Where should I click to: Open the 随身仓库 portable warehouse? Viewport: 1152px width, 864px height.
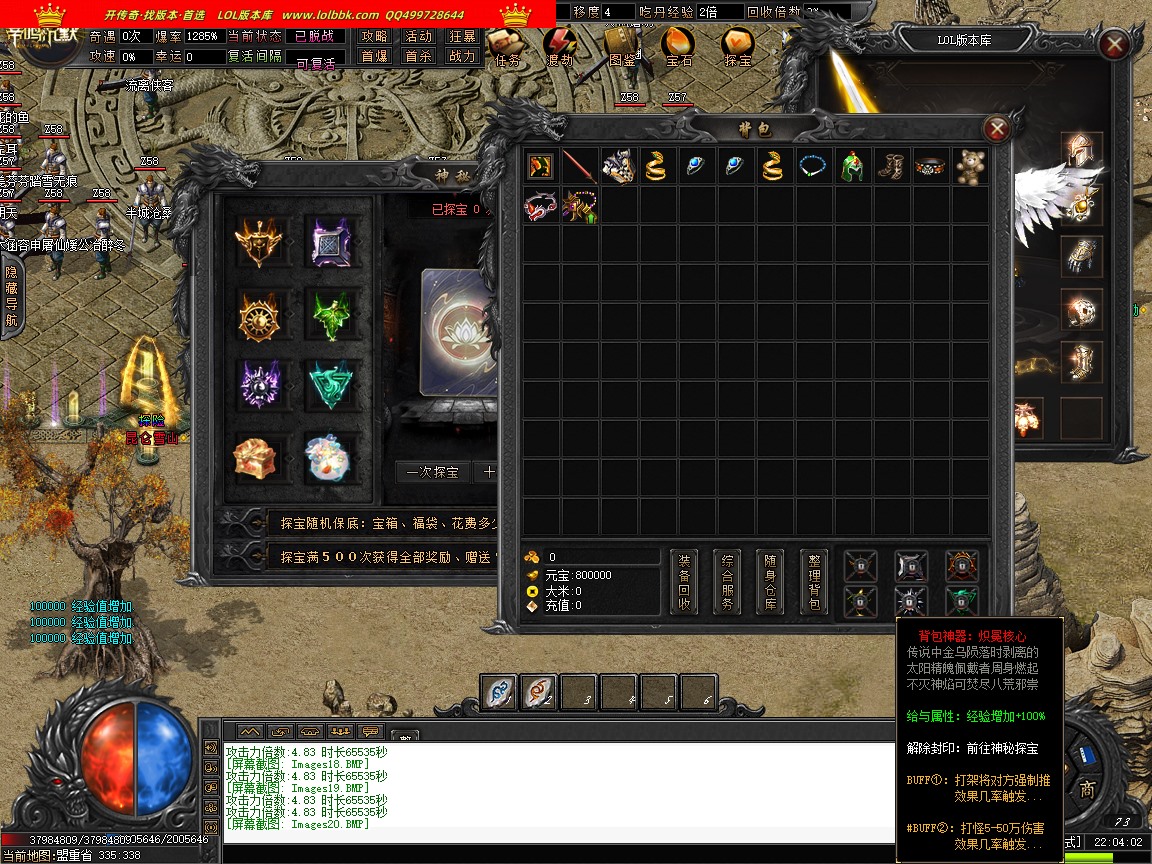770,582
